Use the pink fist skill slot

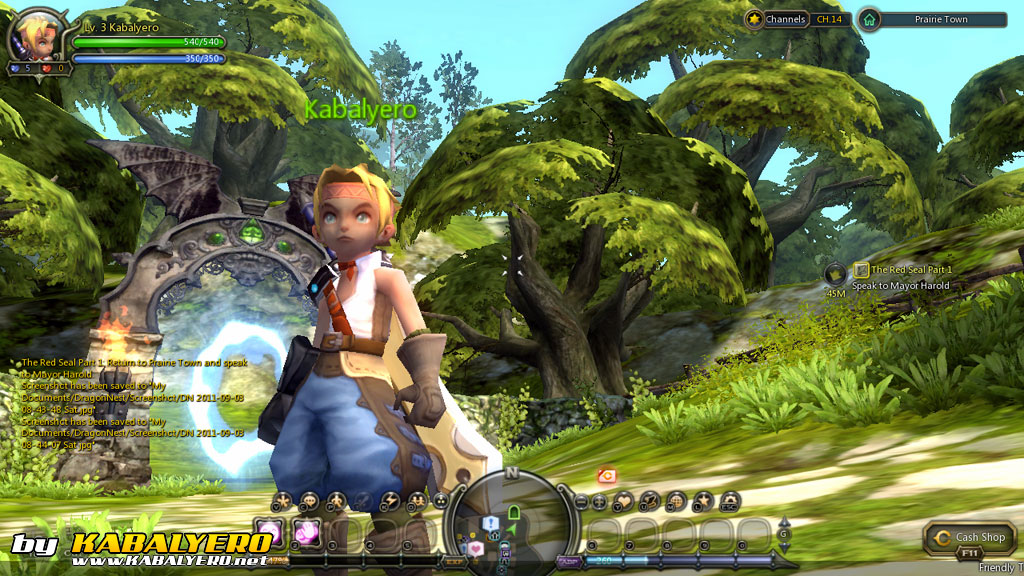(306, 530)
